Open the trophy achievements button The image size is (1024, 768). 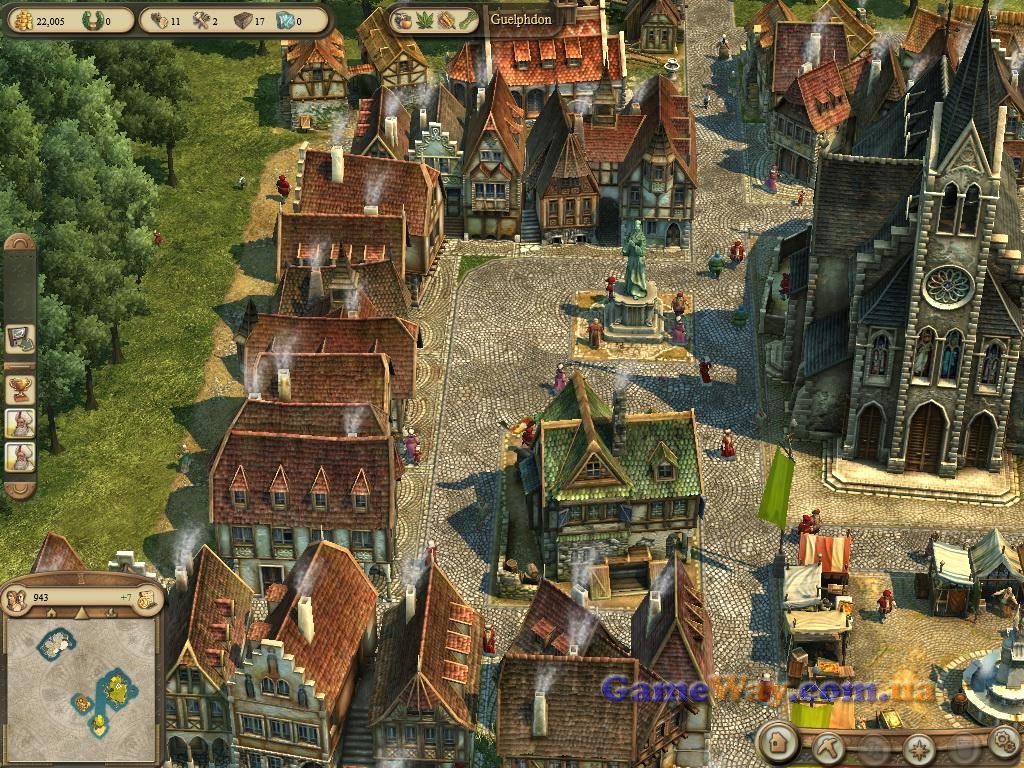pos(19,388)
